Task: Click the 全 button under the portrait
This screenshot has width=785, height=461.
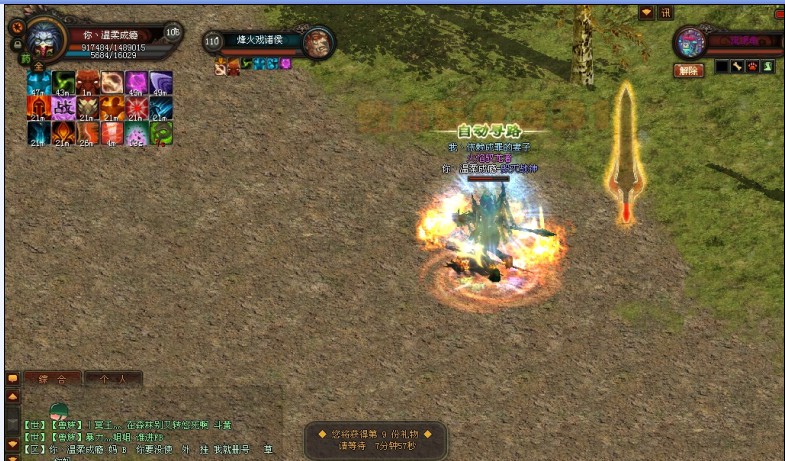Action: click(38, 66)
